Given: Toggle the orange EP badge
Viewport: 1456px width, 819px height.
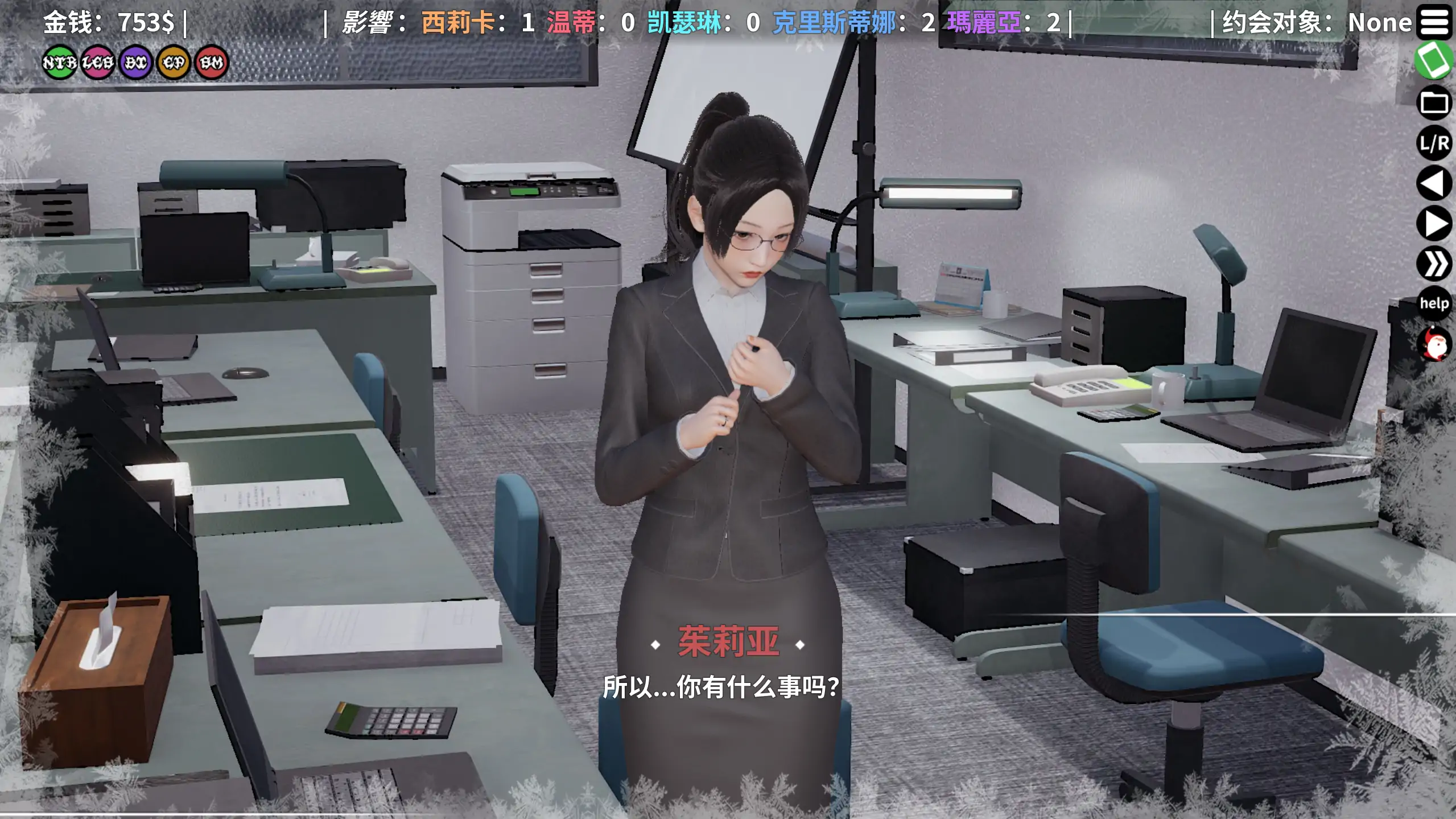Looking at the screenshot, I should [173, 63].
